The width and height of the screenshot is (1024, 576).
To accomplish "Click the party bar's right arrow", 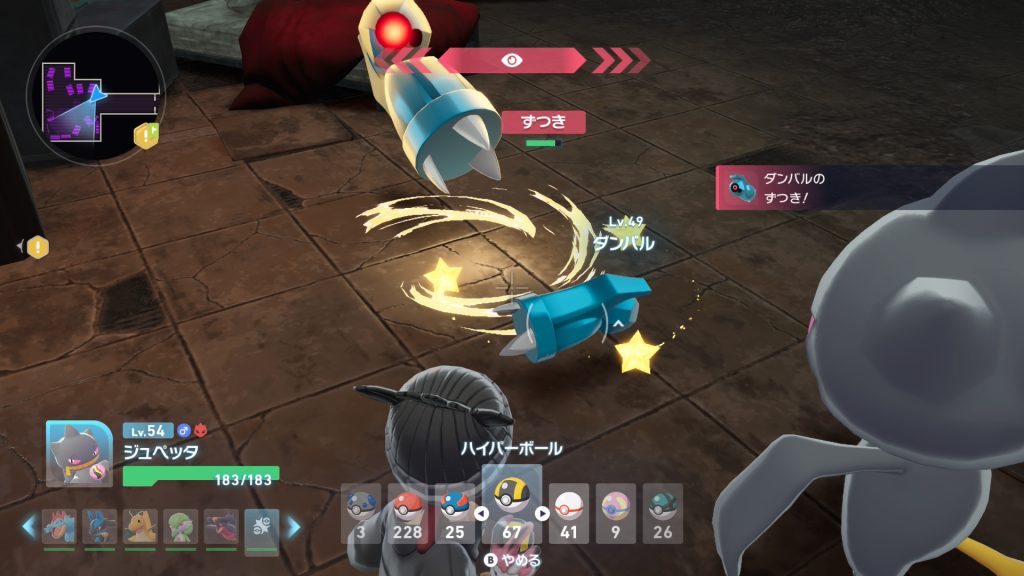I will (294, 526).
